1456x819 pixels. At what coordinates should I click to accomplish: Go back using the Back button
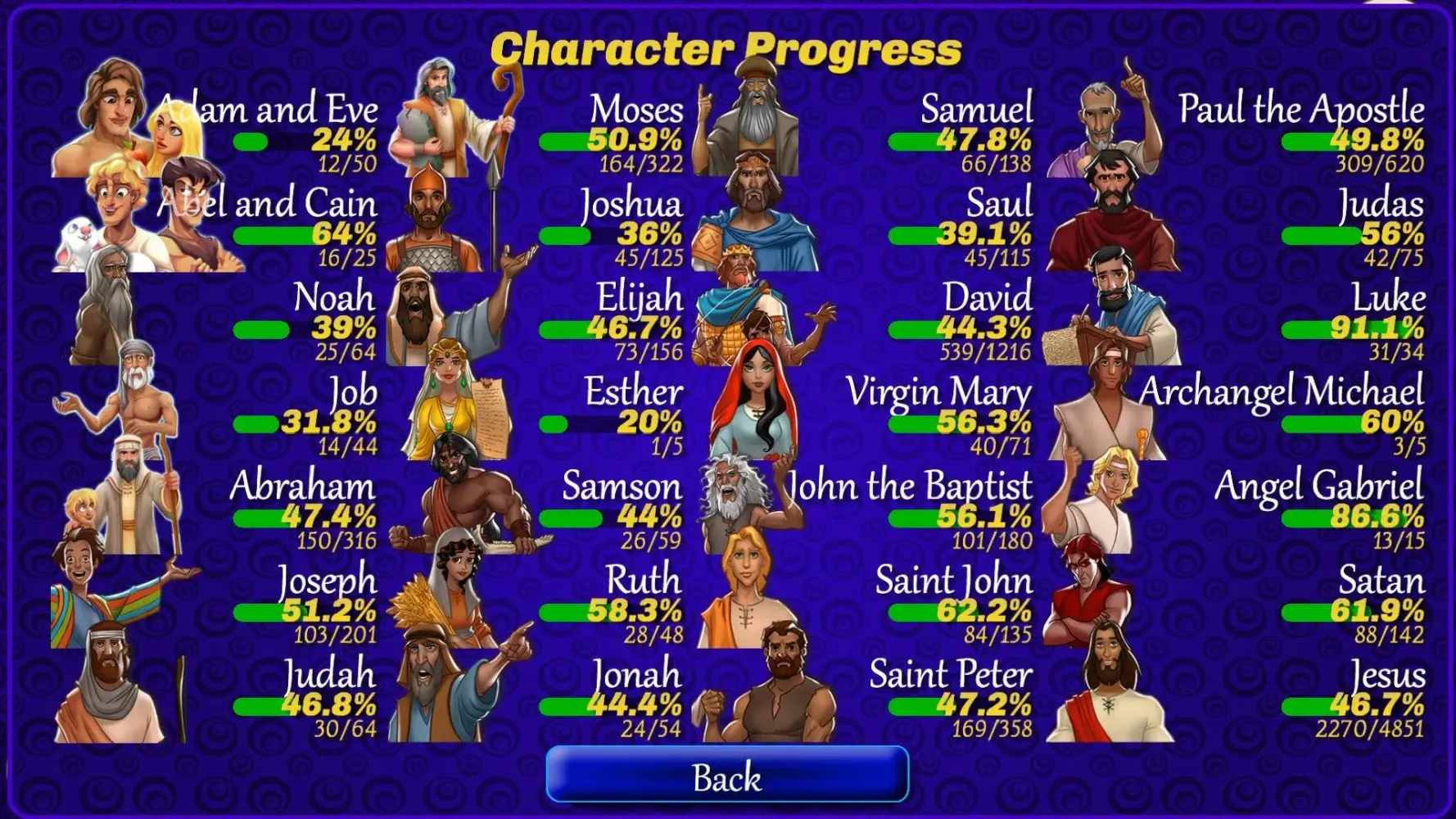[x=727, y=775]
